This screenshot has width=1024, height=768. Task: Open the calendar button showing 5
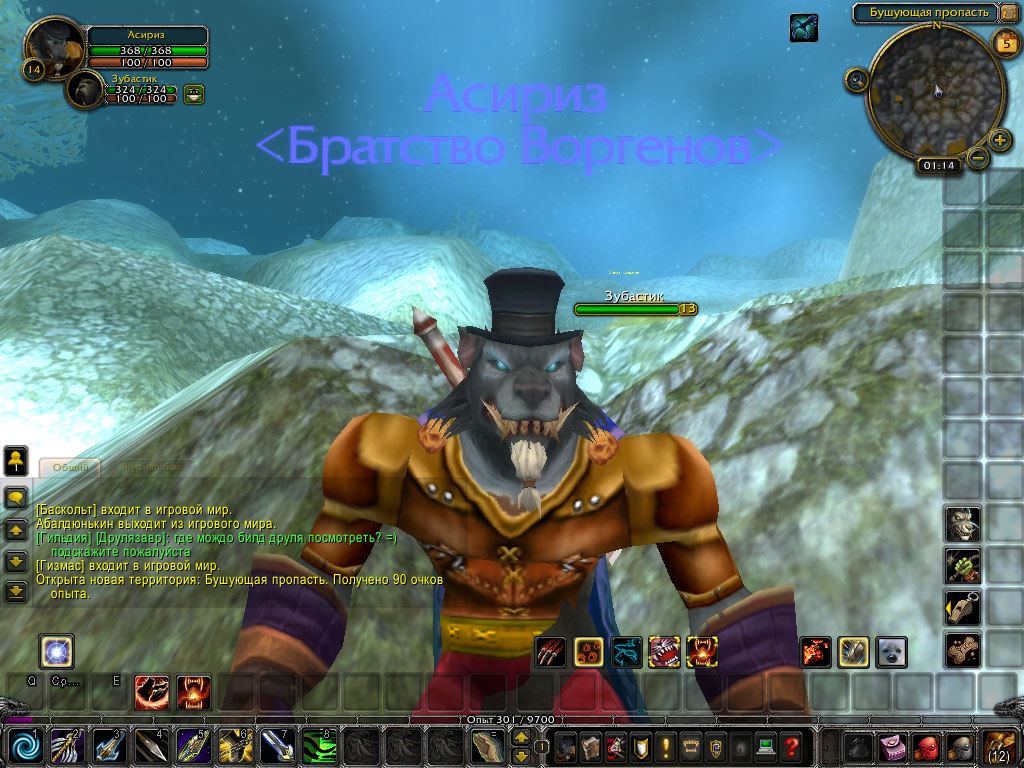[1004, 42]
